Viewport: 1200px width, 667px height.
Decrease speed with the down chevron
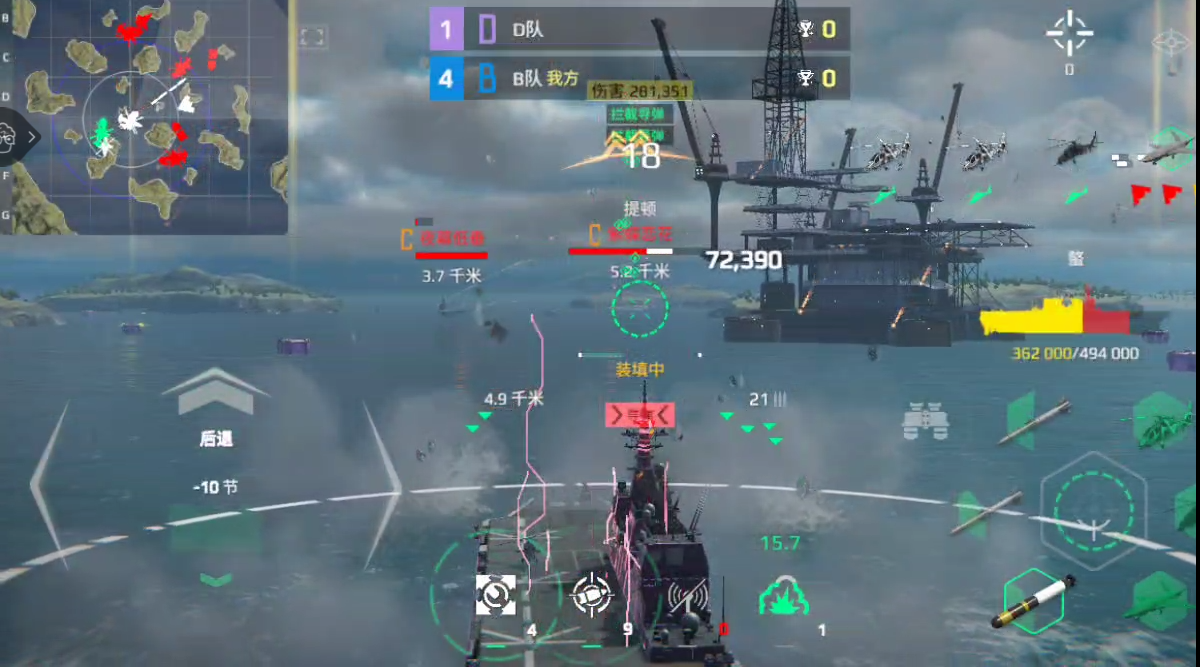[216, 579]
